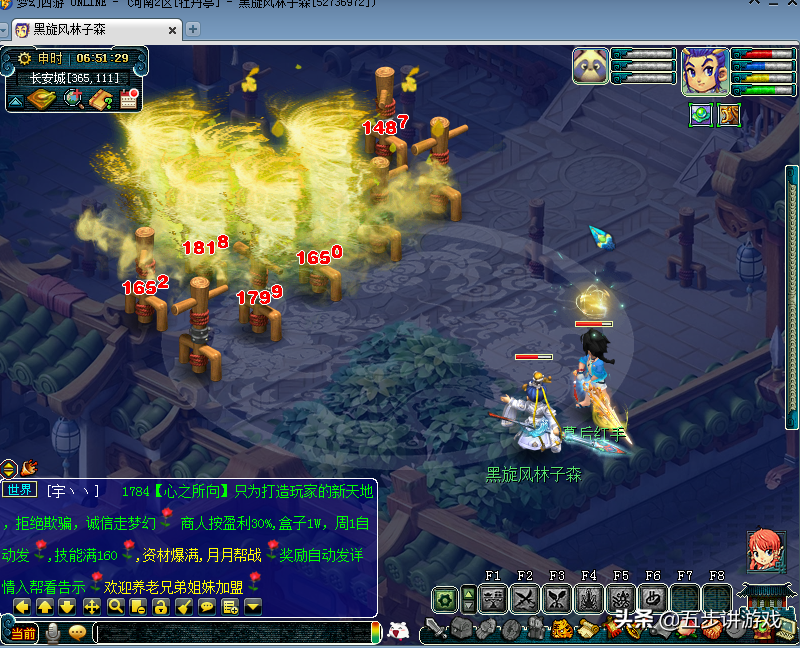Activate the F2 crossed swords skill

pos(525,599)
